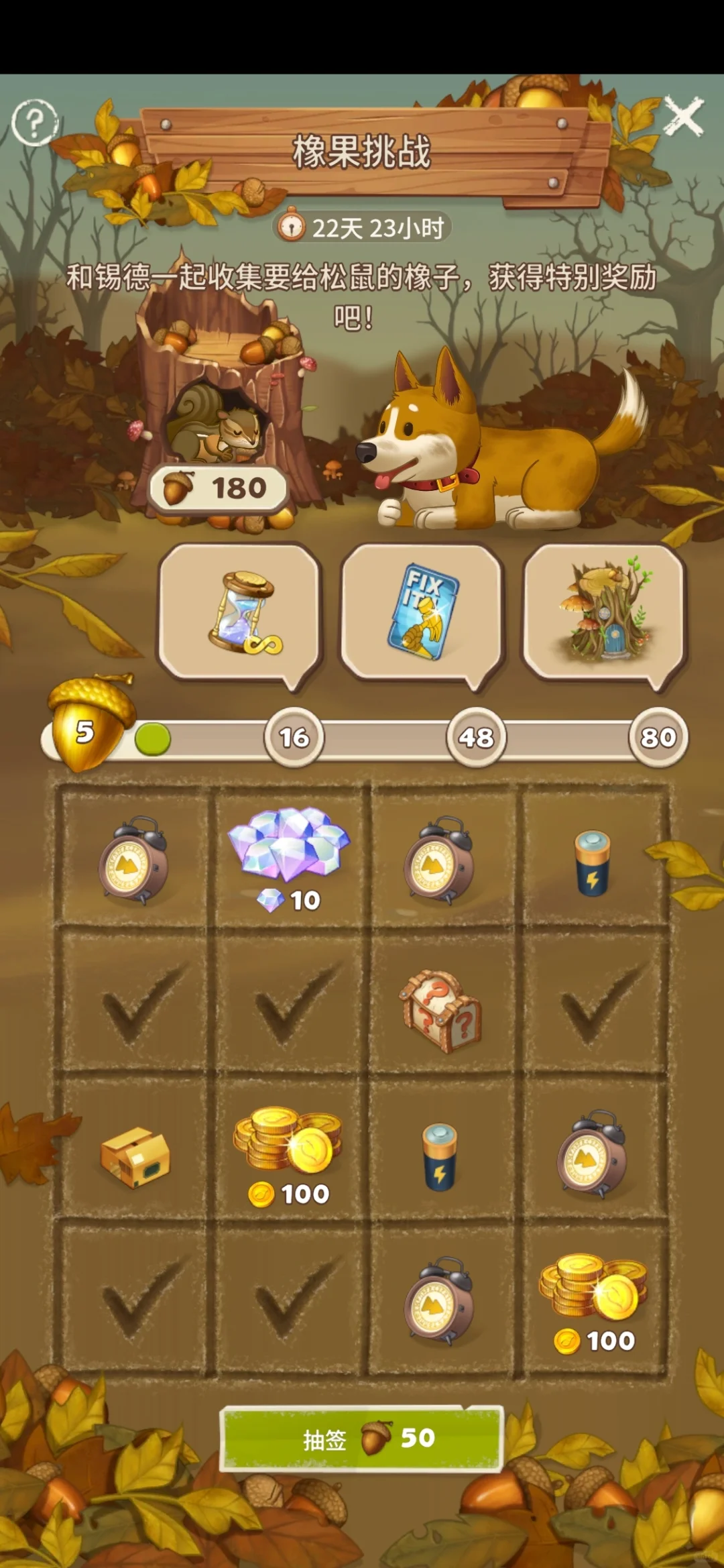Open the question mark help button
Viewport: 724px width, 1568px height.
[x=35, y=122]
